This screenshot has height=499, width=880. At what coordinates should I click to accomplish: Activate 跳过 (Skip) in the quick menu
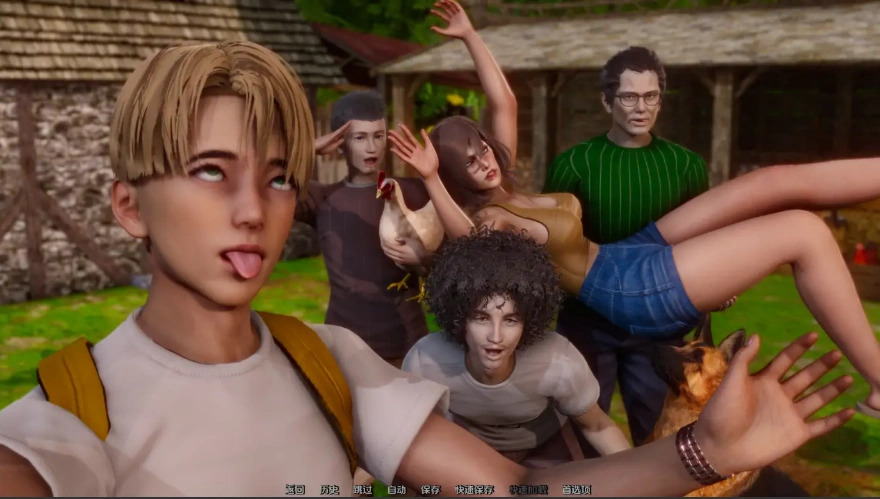[x=362, y=490]
